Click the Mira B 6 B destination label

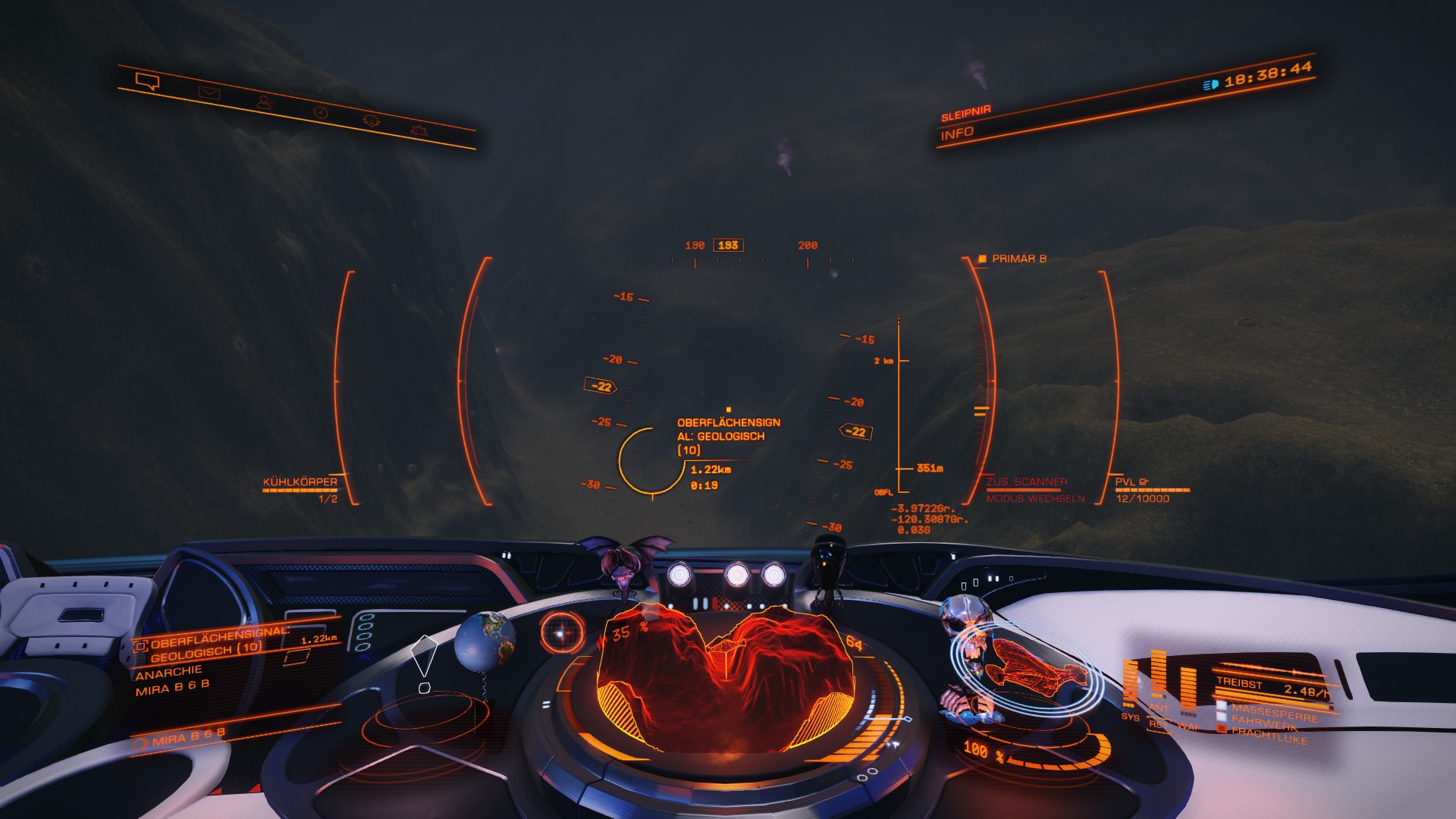coord(188,737)
